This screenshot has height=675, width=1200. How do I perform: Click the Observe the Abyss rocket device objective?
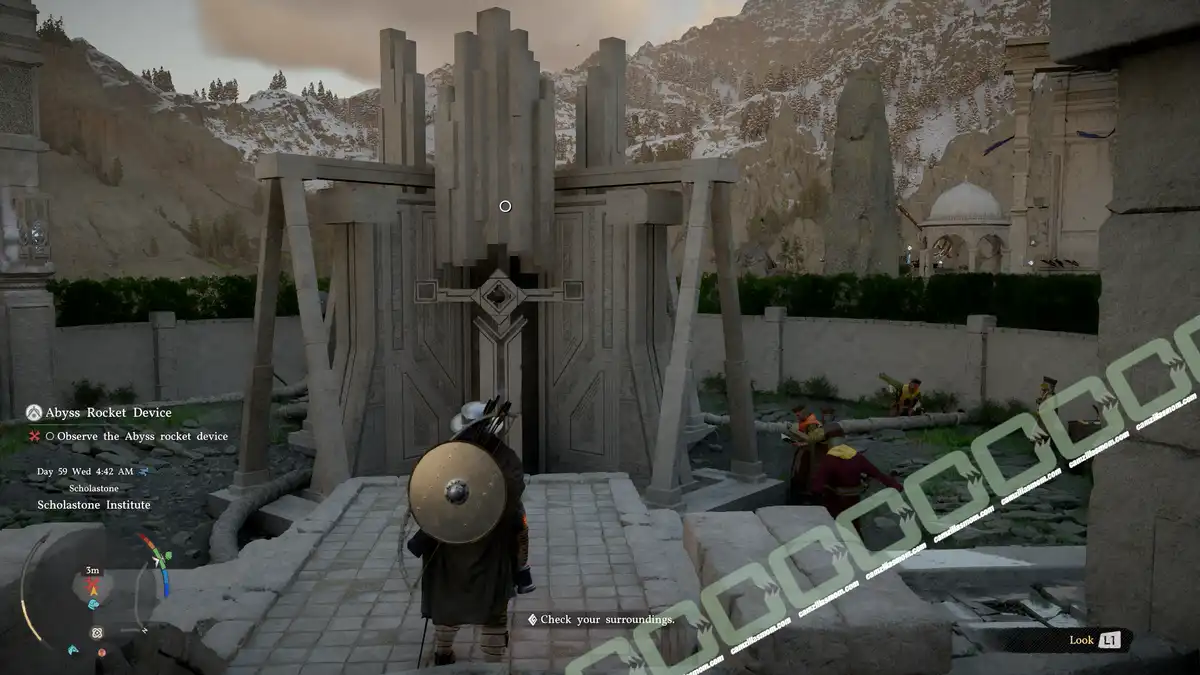click(x=142, y=436)
